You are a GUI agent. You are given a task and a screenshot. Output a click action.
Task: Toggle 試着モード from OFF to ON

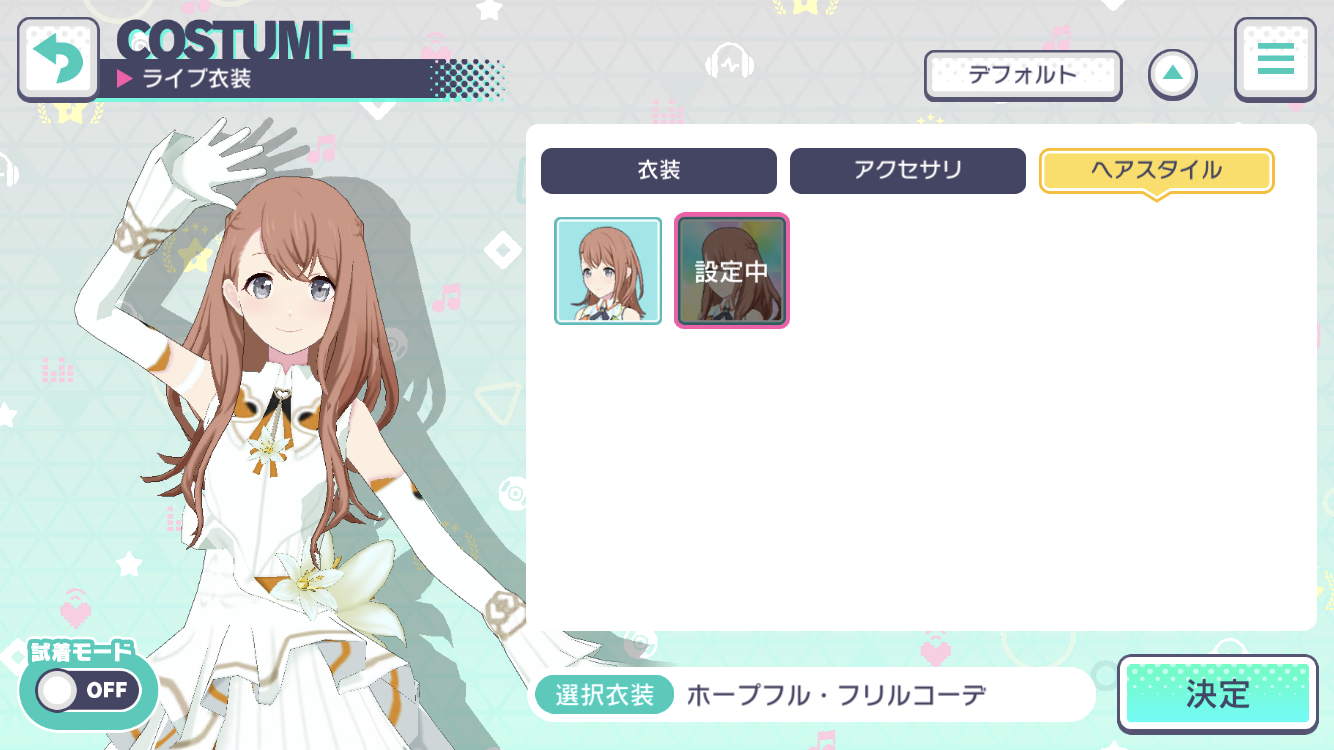88,690
